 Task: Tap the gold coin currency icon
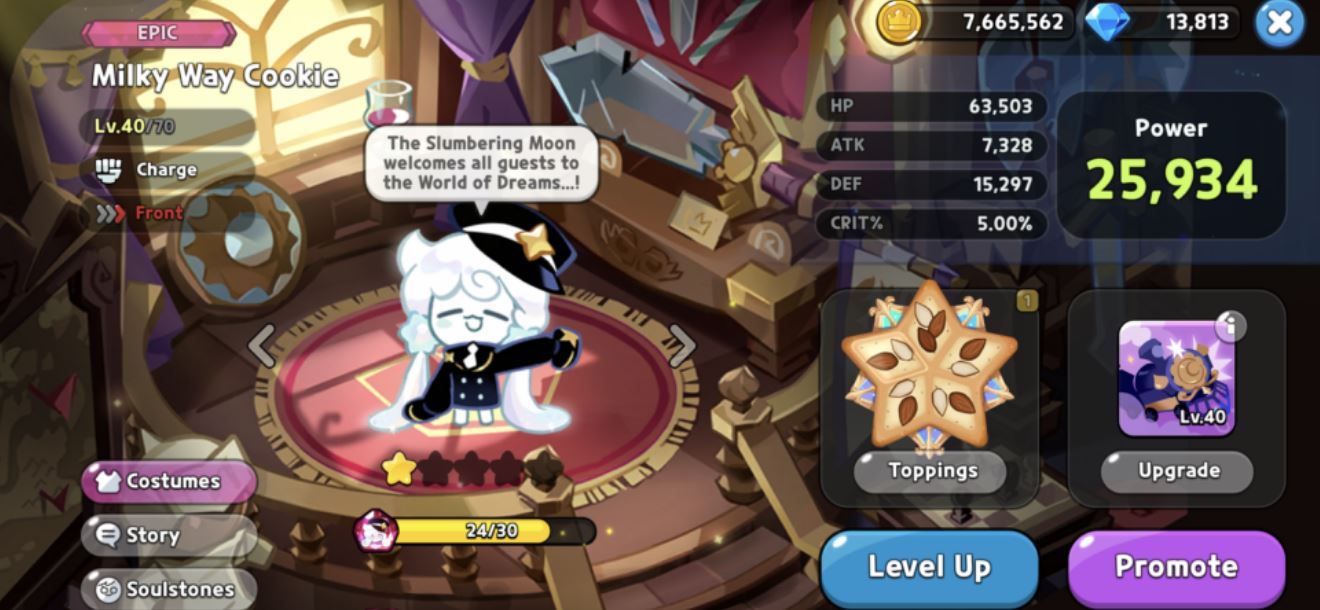[x=898, y=22]
